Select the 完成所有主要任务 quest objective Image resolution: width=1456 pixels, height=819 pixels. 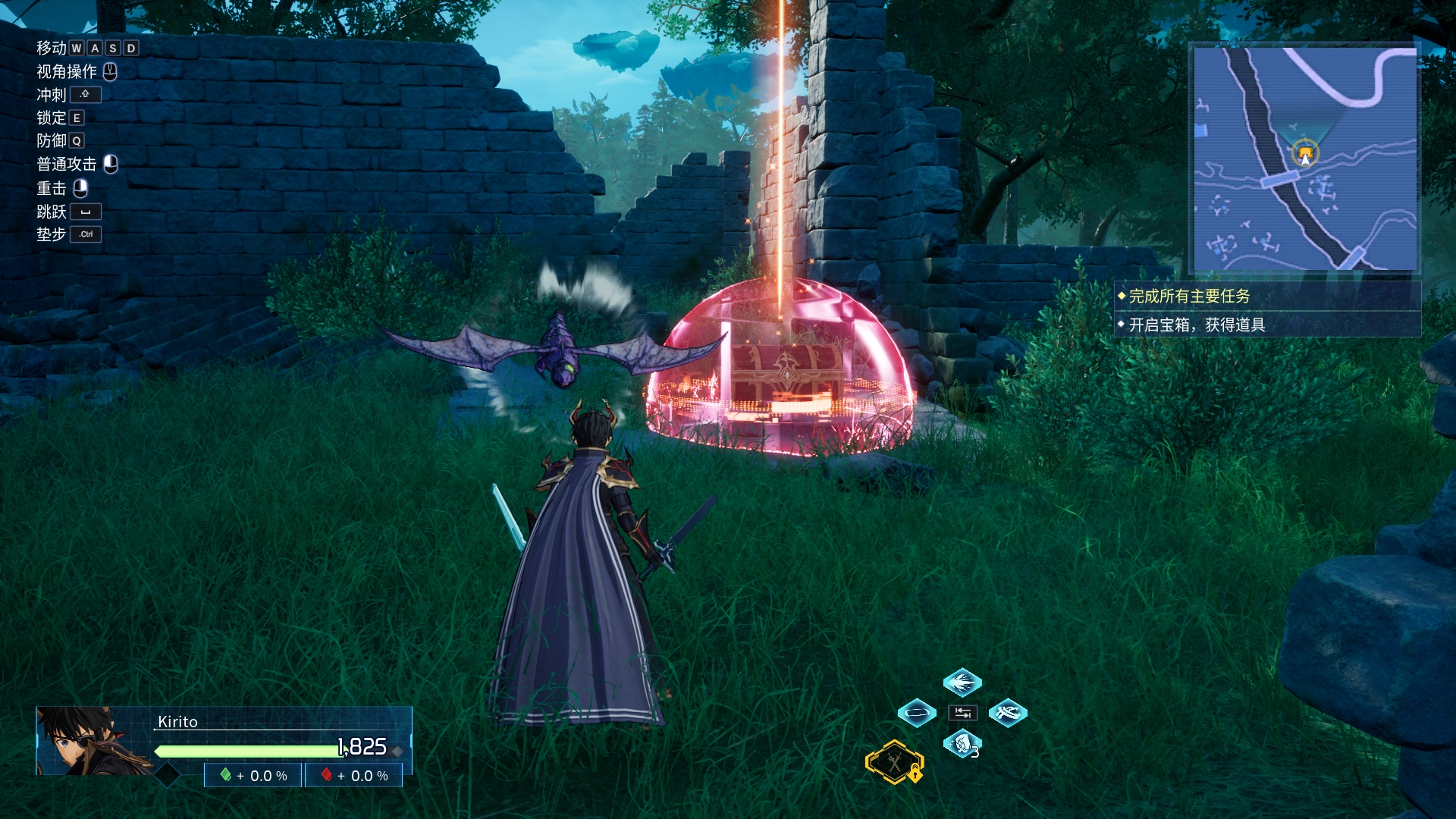click(x=1189, y=297)
